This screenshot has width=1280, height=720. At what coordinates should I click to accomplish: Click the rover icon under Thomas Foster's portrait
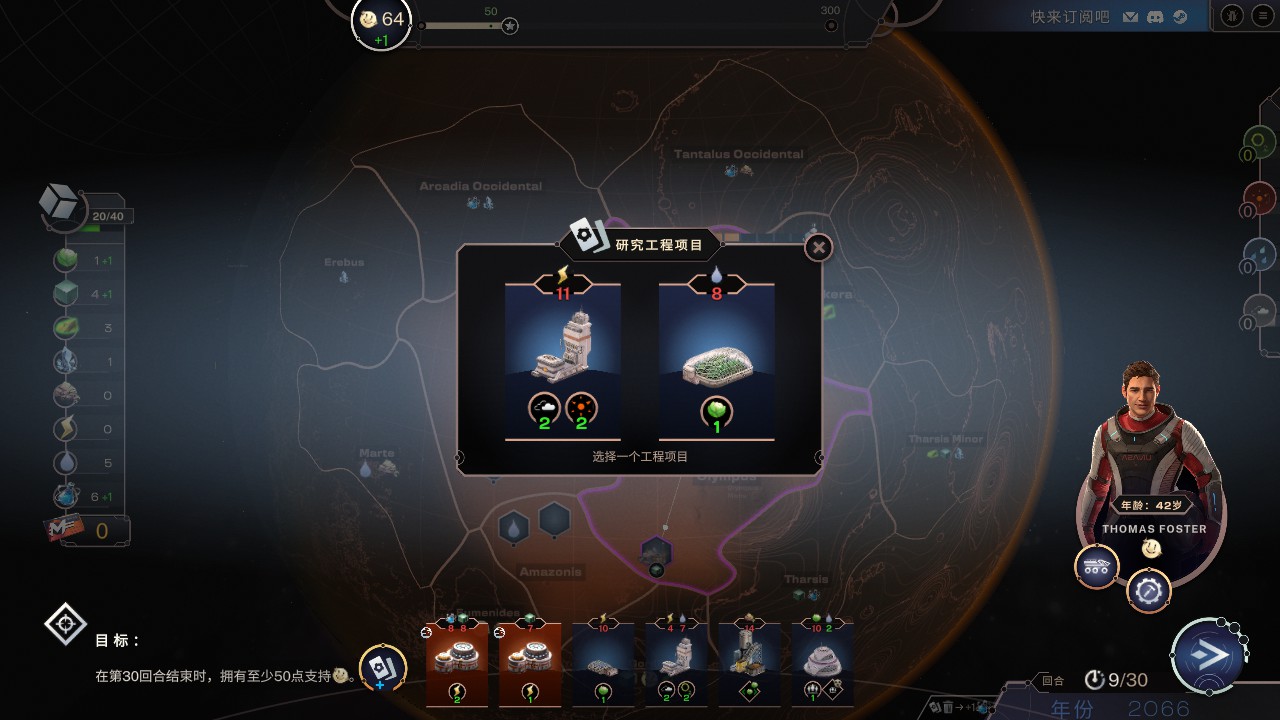click(x=1098, y=566)
